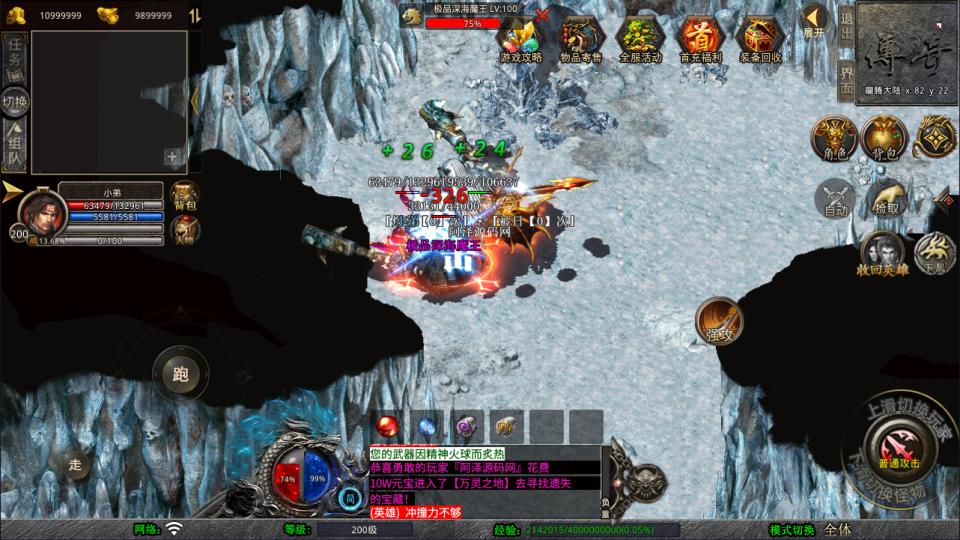Toggle 自动 auto-combat
Image resolution: width=960 pixels, height=540 pixels.
coord(835,198)
